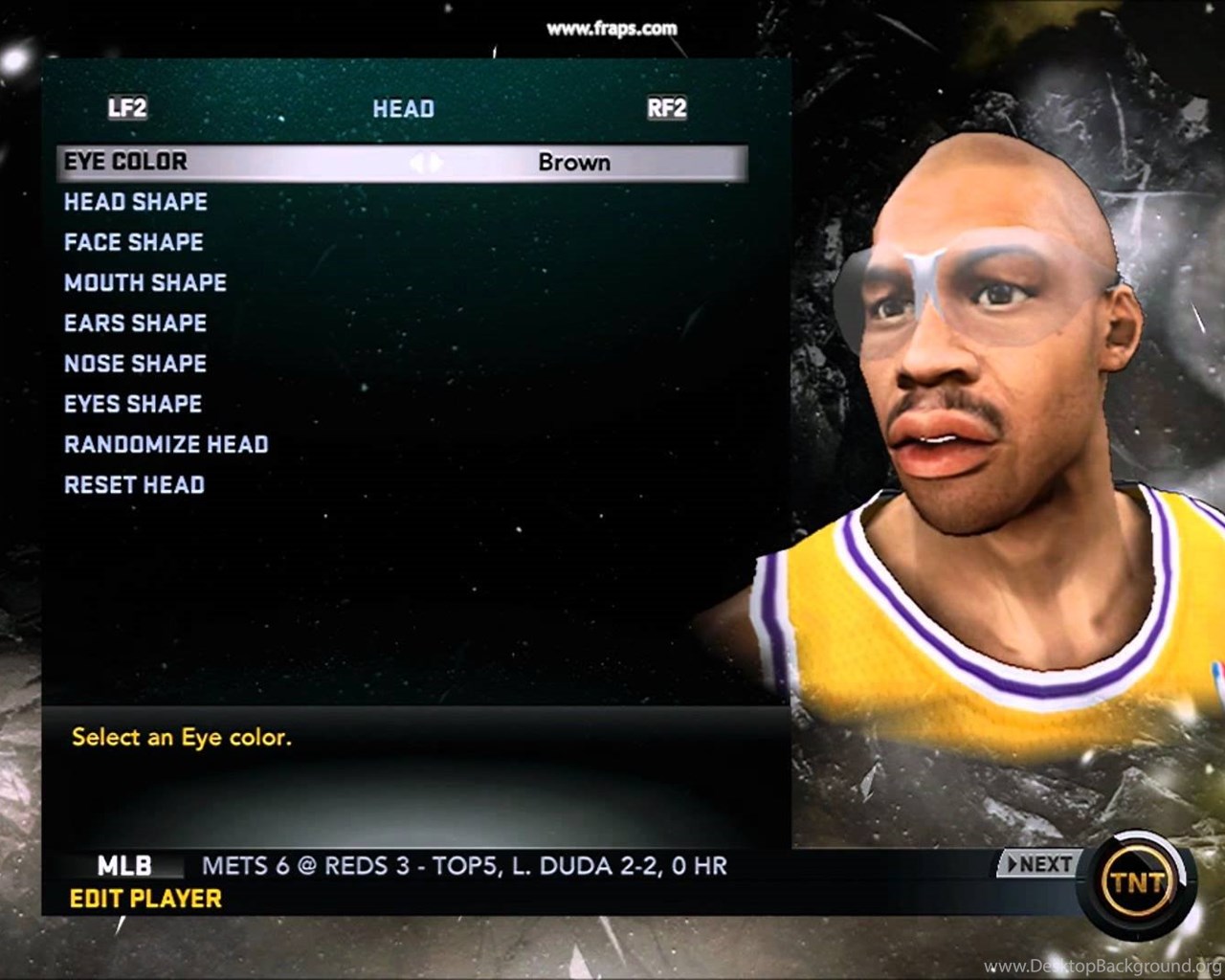The width and height of the screenshot is (1225, 980).
Task: Change eye color with the arrow stepper
Action: coord(427,163)
